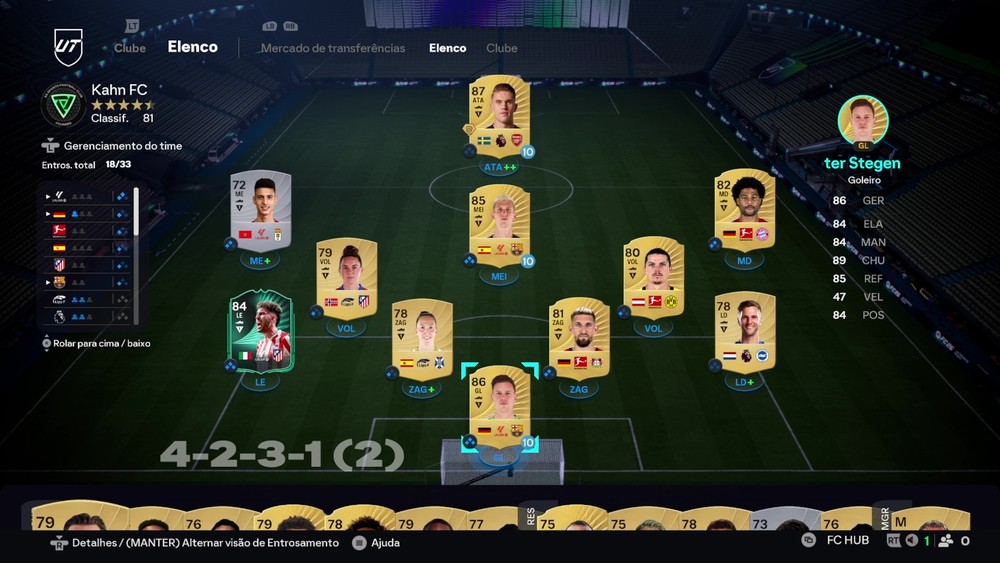This screenshot has height=563, width=1000.
Task: Select the 81-rated ZAG defender card
Action: point(578,339)
